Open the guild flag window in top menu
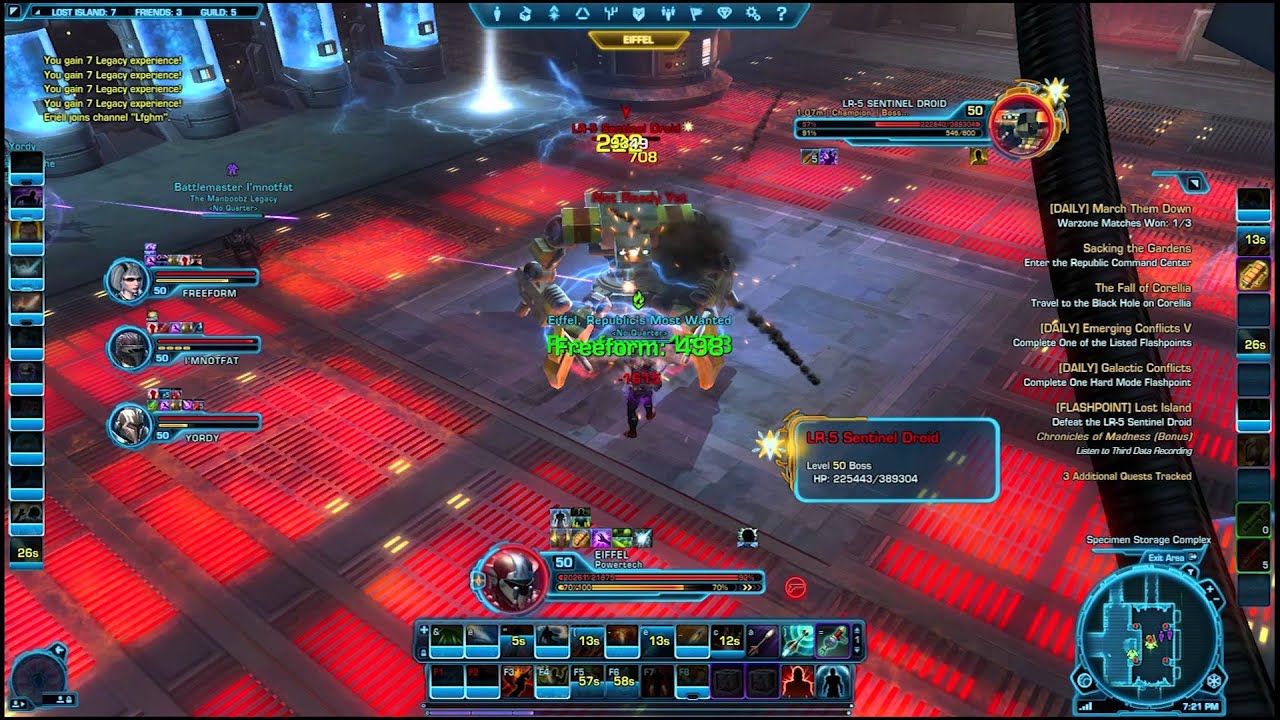The height and width of the screenshot is (720, 1280). click(694, 14)
